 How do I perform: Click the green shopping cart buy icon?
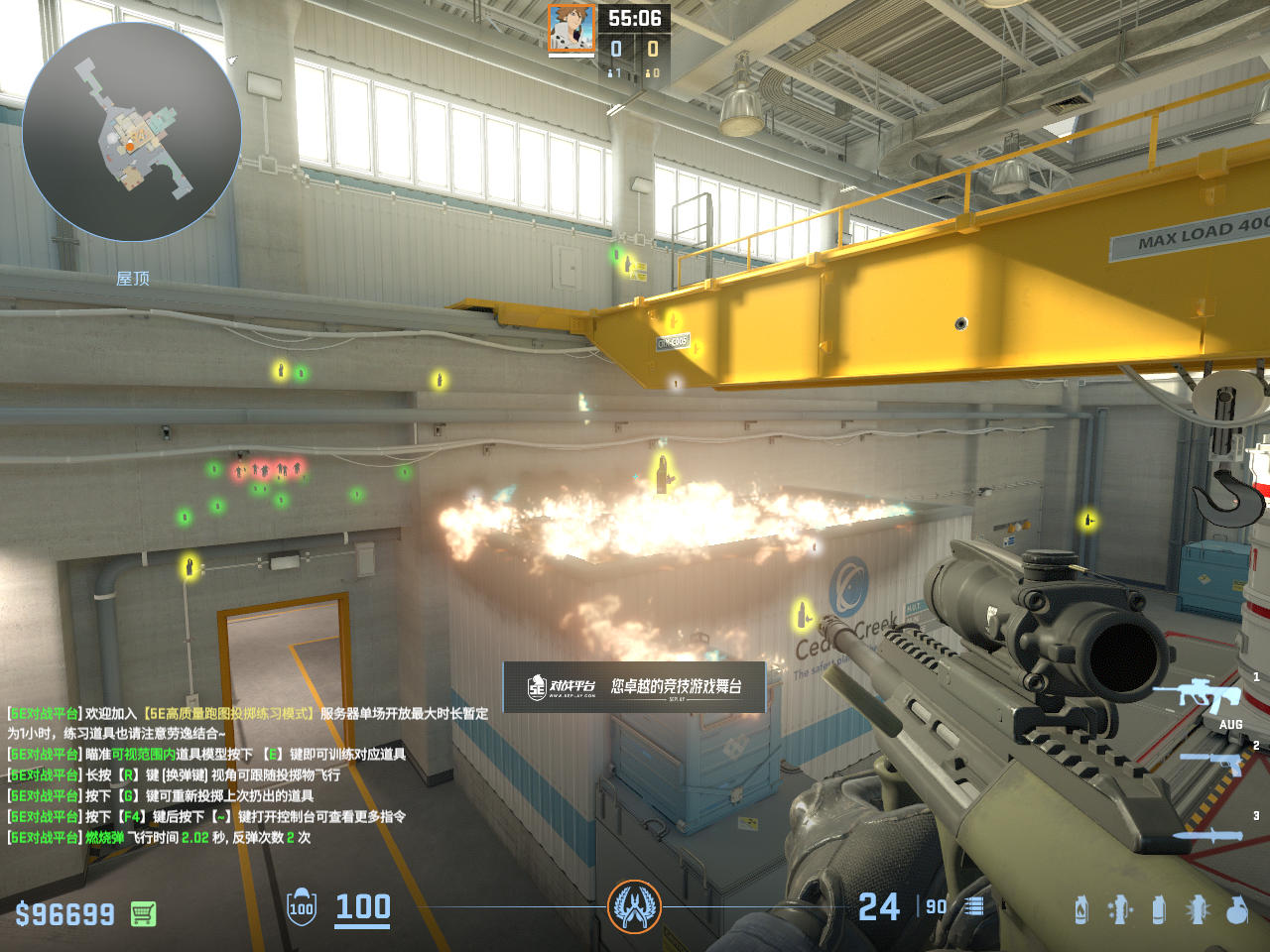coord(143,913)
